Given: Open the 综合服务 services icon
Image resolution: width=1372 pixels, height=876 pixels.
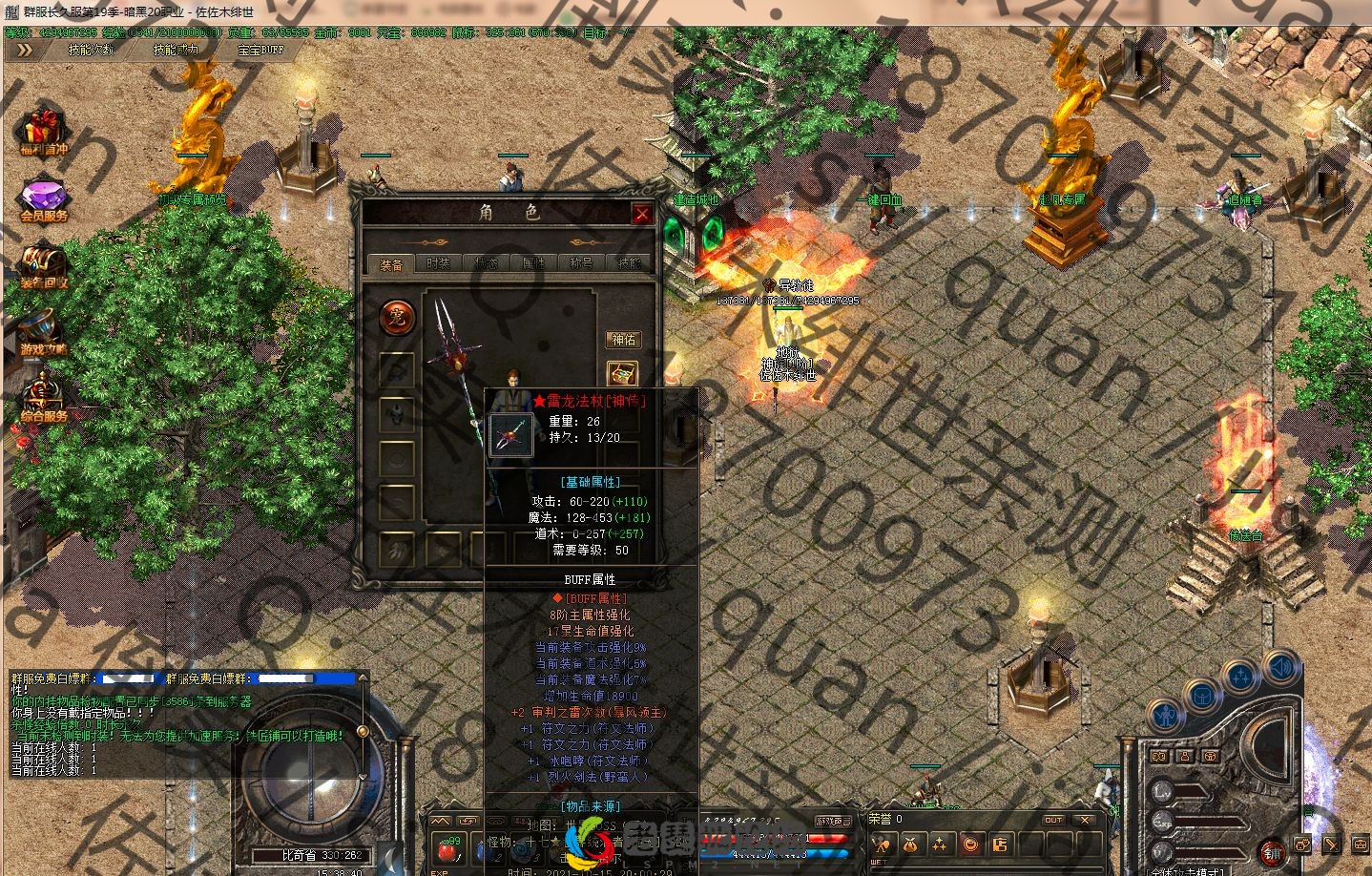Looking at the screenshot, I should click(43, 397).
